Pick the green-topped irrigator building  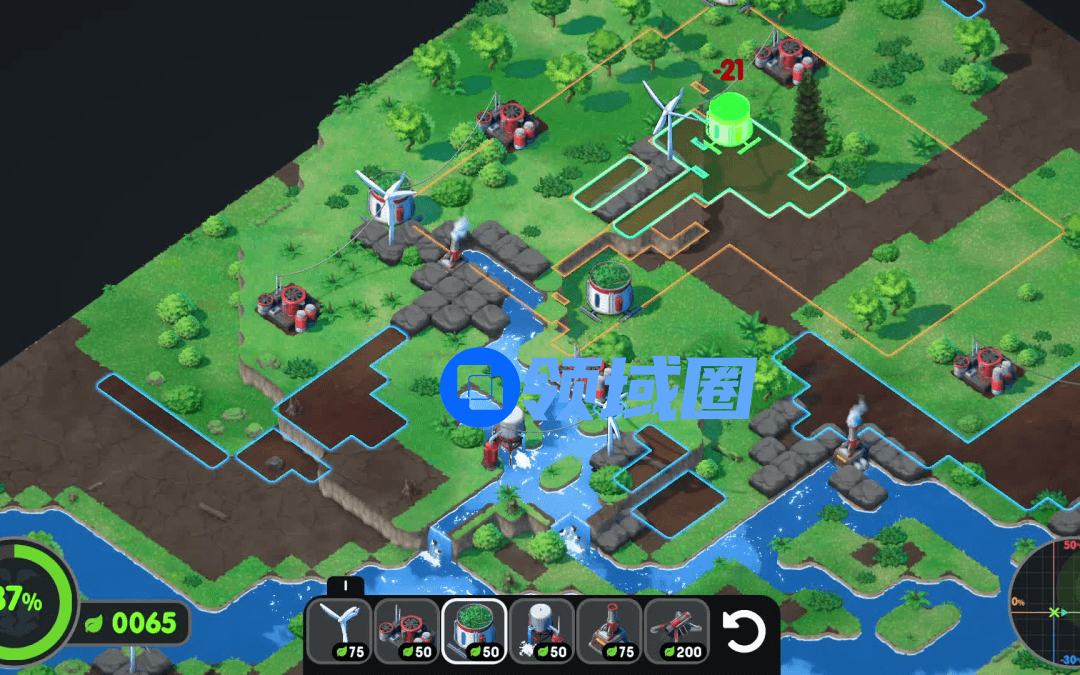[475, 631]
